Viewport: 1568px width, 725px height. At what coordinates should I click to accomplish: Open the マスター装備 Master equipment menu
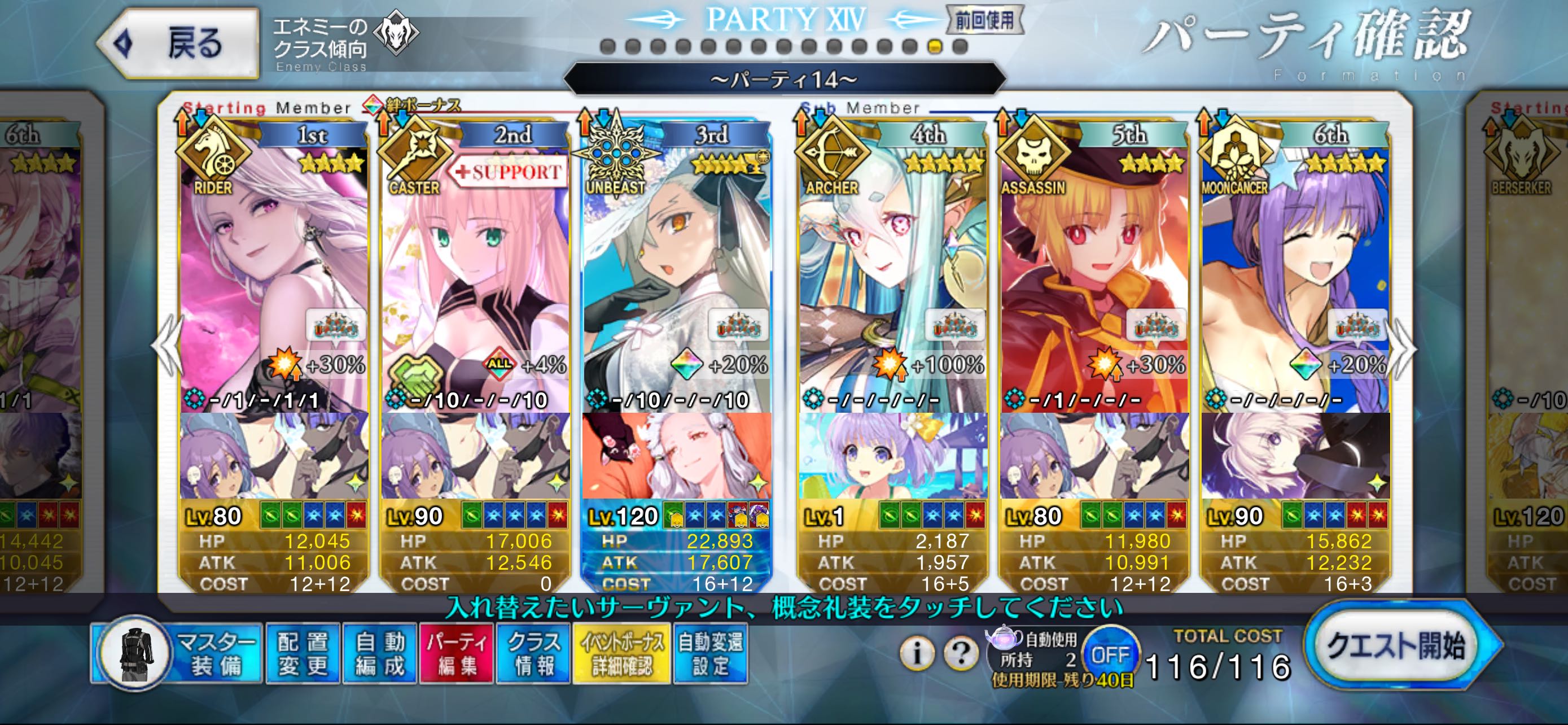pyautogui.click(x=177, y=654)
